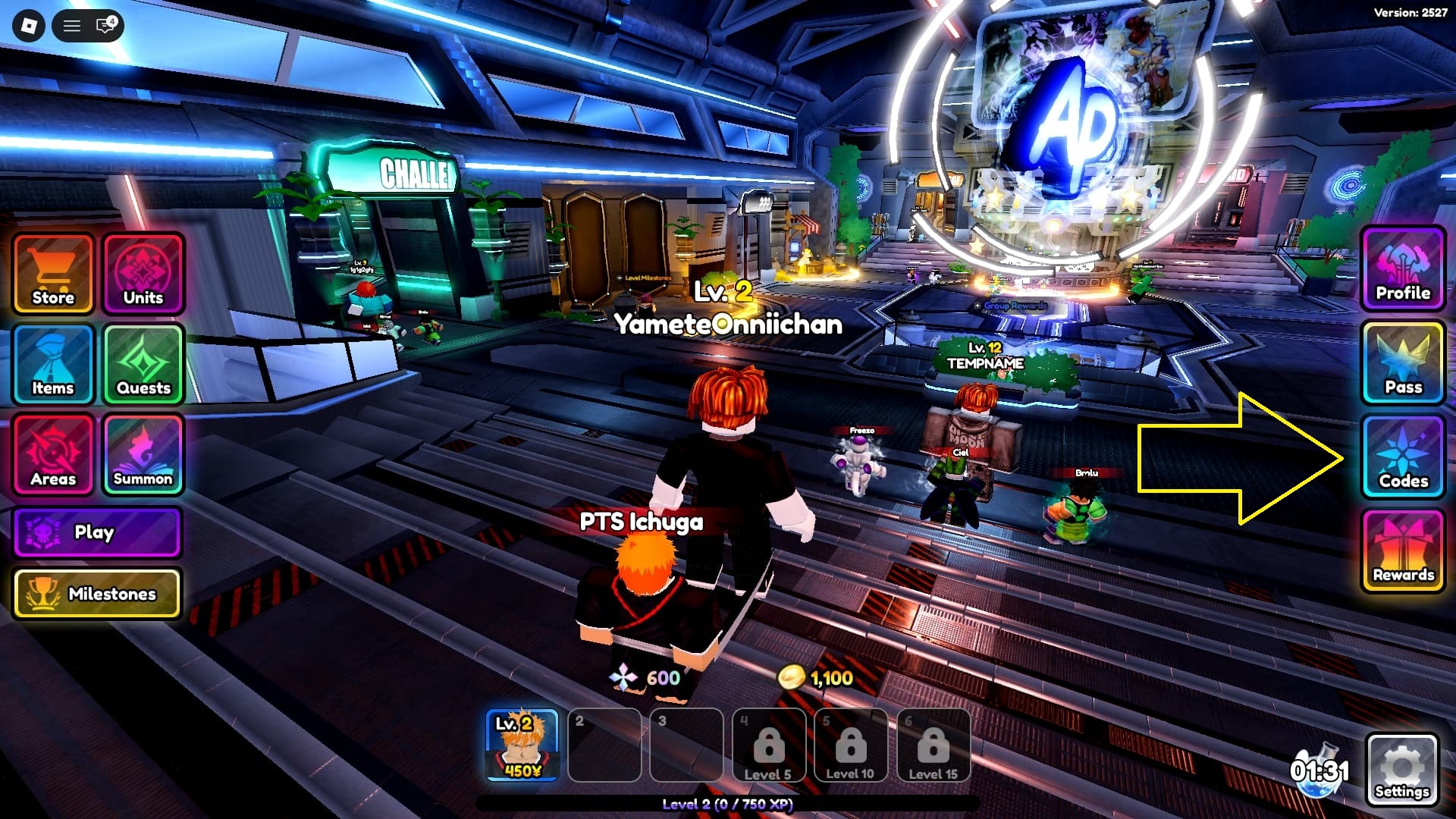The height and width of the screenshot is (819, 1456).
Task: Claim gifts via the Rewards button
Action: pos(1403,551)
